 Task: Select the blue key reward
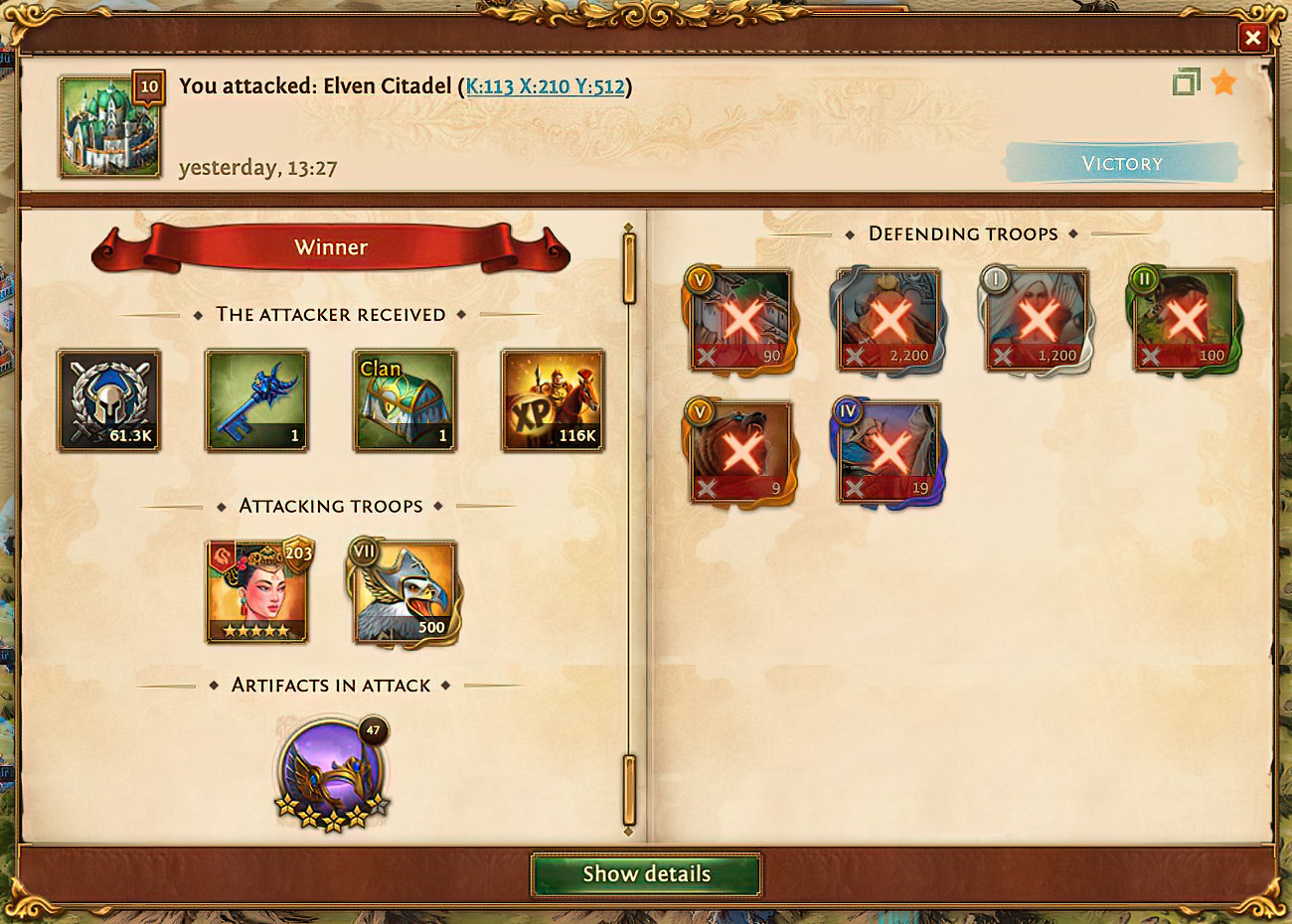pyautogui.click(x=256, y=400)
